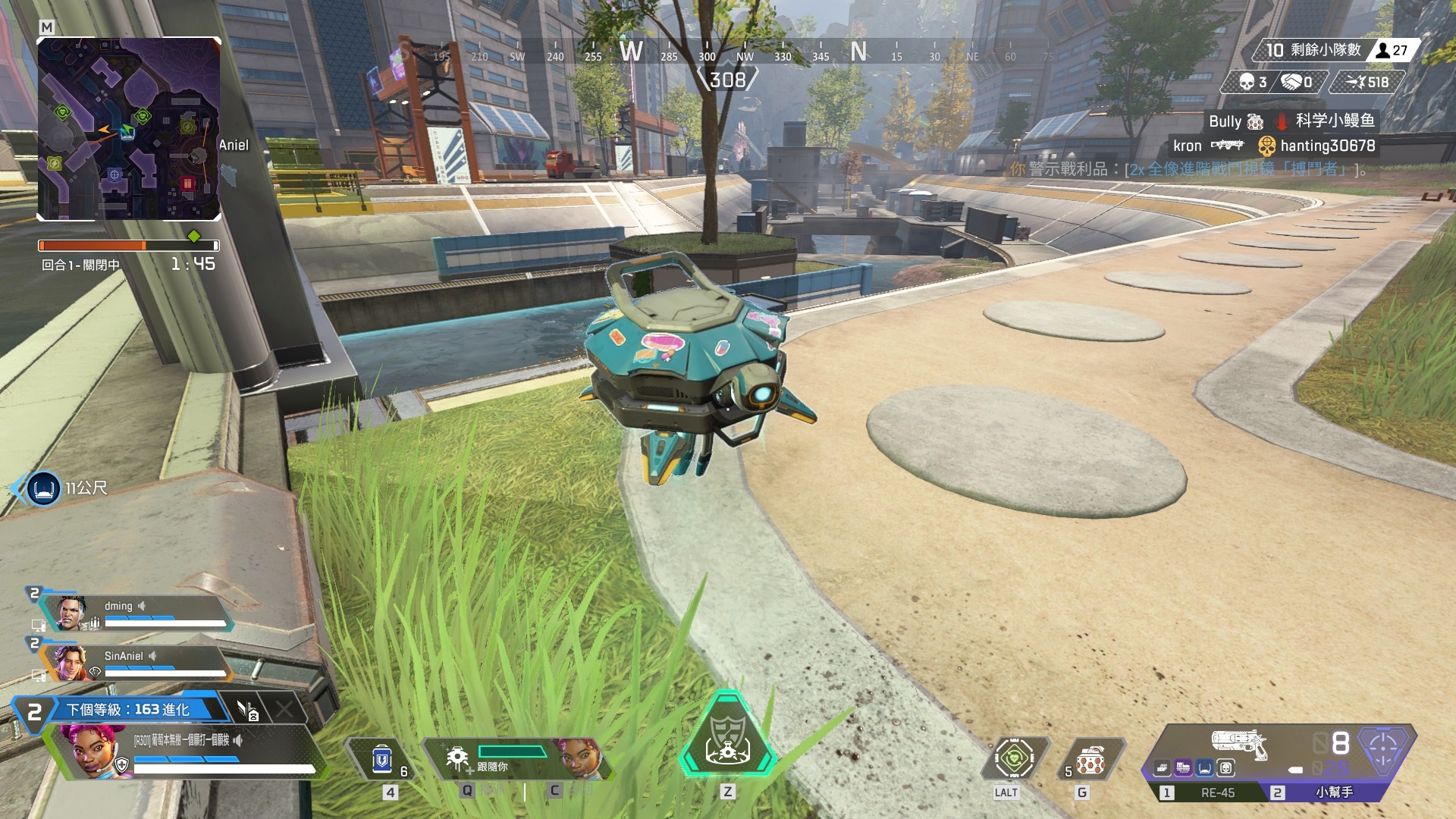Activate the care package ultimate ability
The width and height of the screenshot is (1456, 819).
point(727,737)
